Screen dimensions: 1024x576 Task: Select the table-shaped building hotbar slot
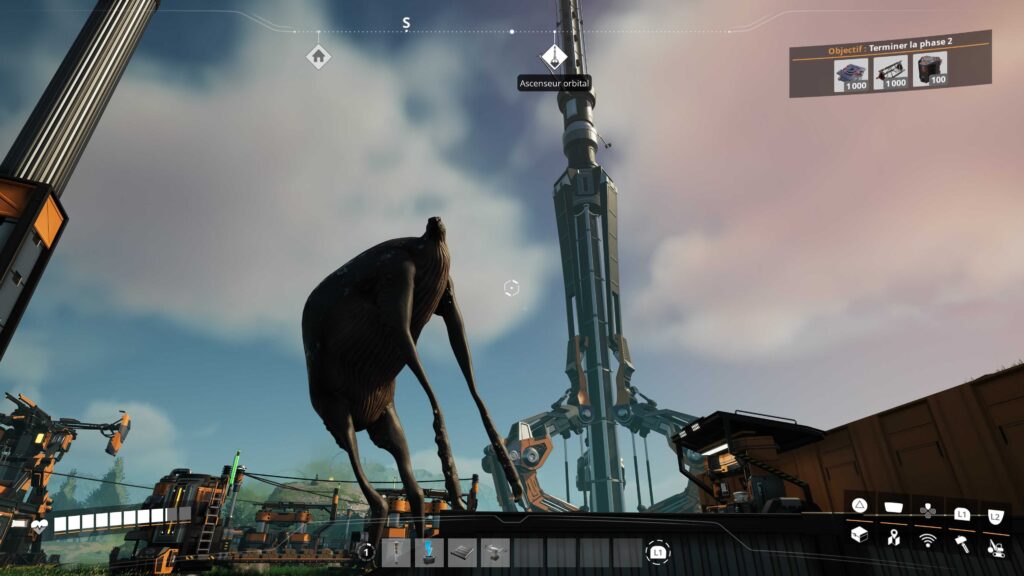click(x=495, y=552)
